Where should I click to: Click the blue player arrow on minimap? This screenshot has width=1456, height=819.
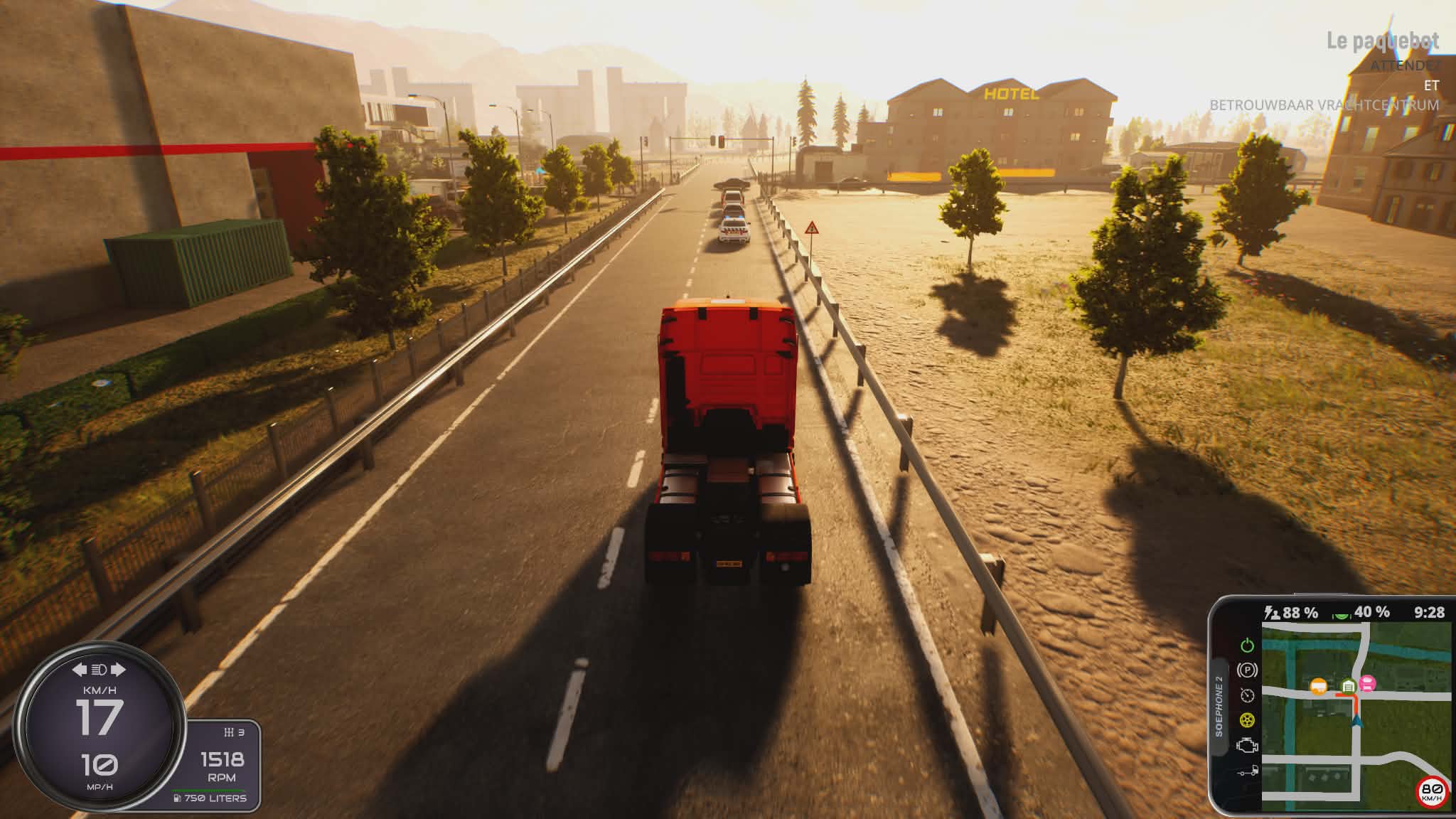tap(1357, 722)
